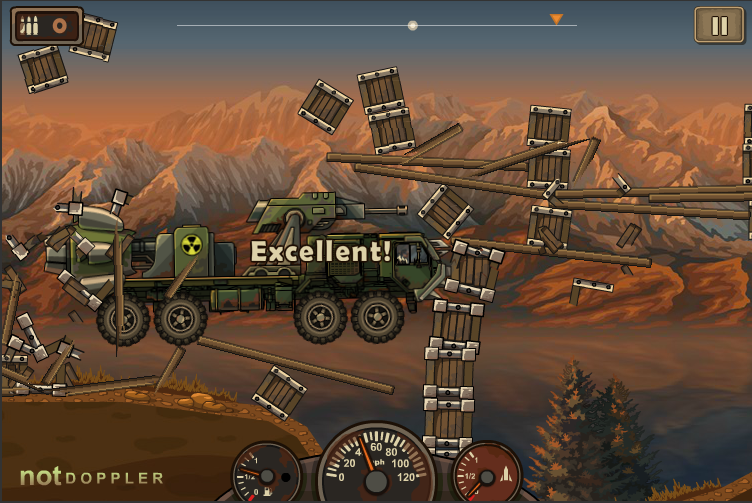Pause the game with the pause button
The height and width of the screenshot is (503, 752).
(719, 26)
